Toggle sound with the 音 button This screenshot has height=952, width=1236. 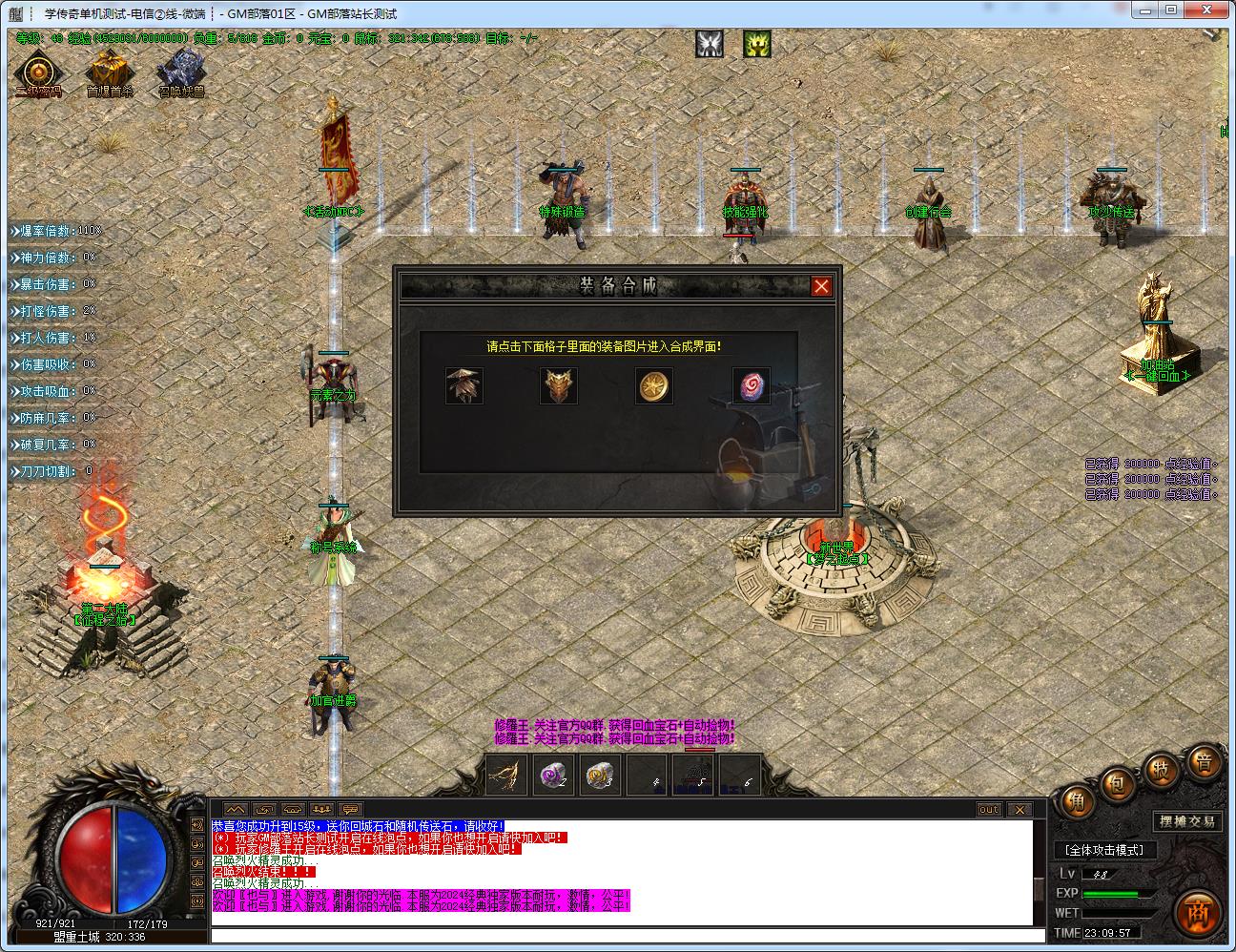pyautogui.click(x=1204, y=761)
